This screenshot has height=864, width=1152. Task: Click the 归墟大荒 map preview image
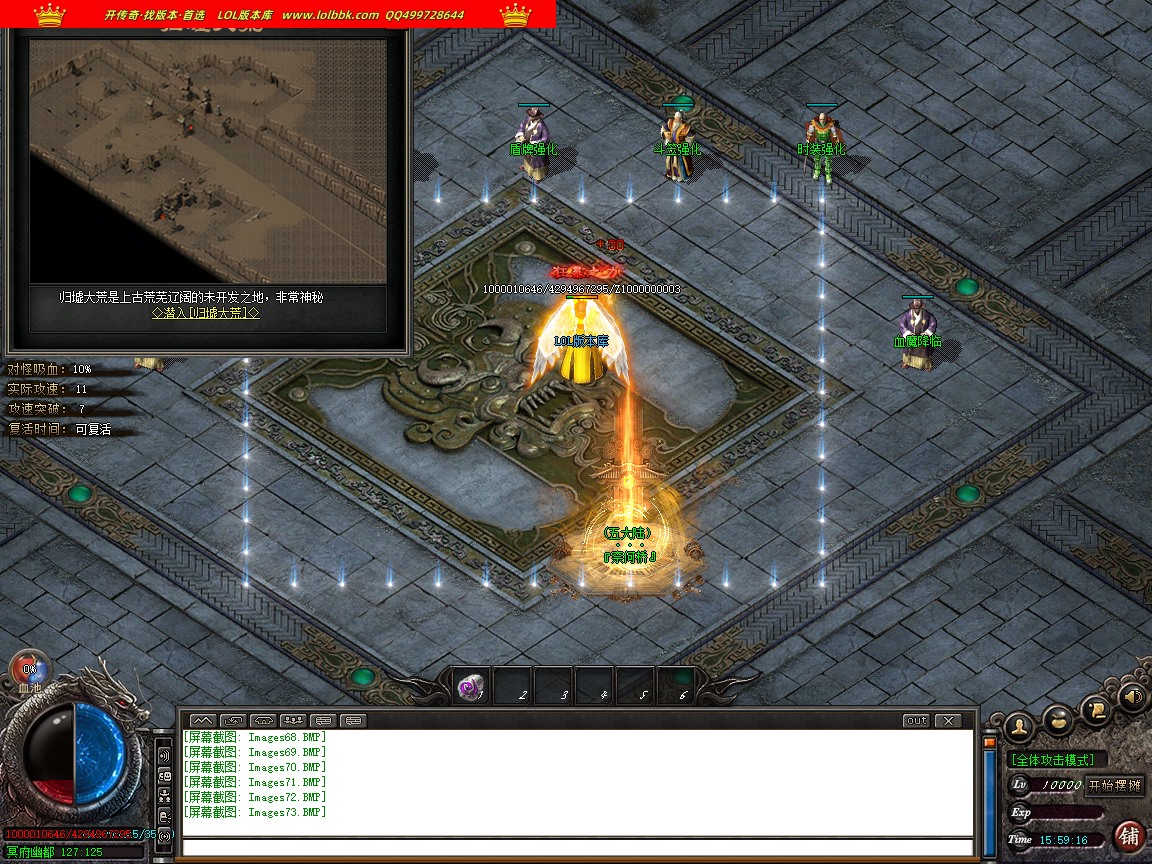(x=207, y=160)
